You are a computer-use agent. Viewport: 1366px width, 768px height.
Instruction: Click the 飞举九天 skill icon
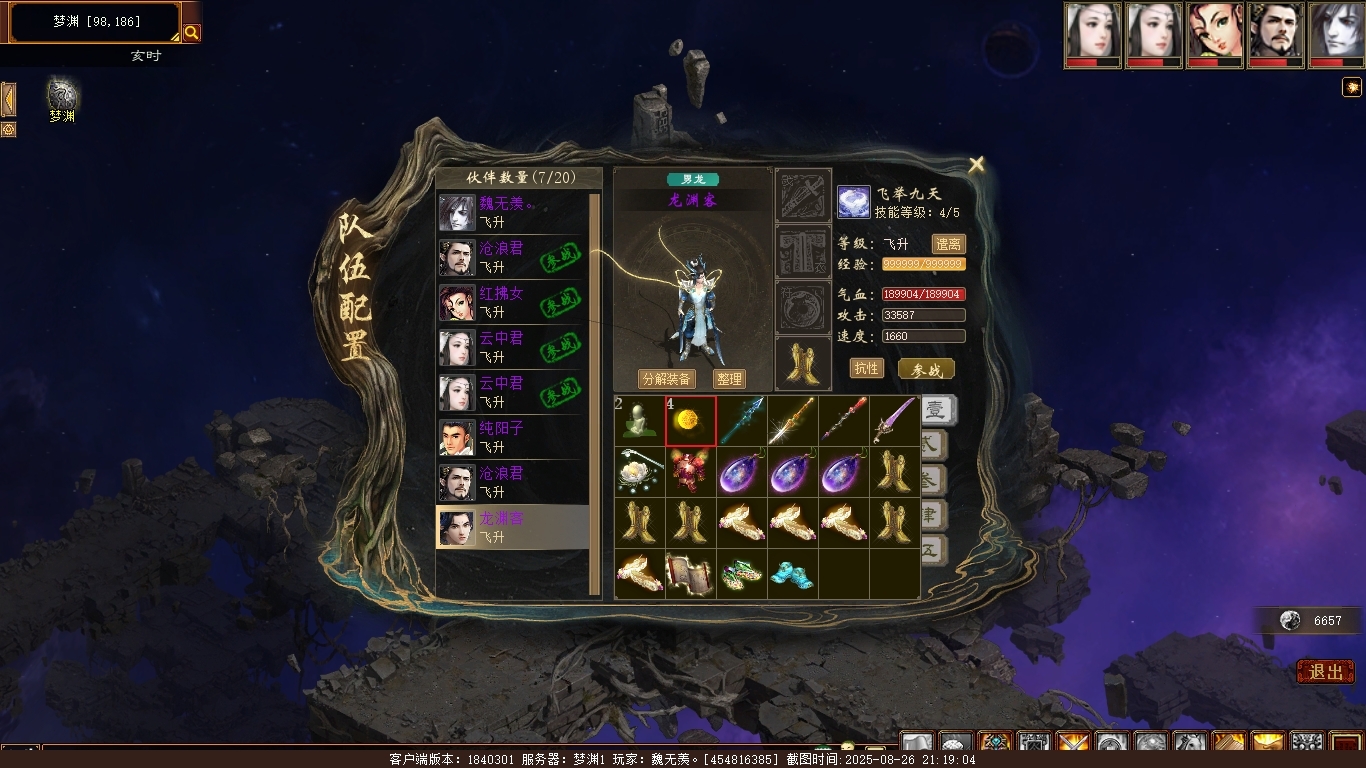click(x=854, y=203)
